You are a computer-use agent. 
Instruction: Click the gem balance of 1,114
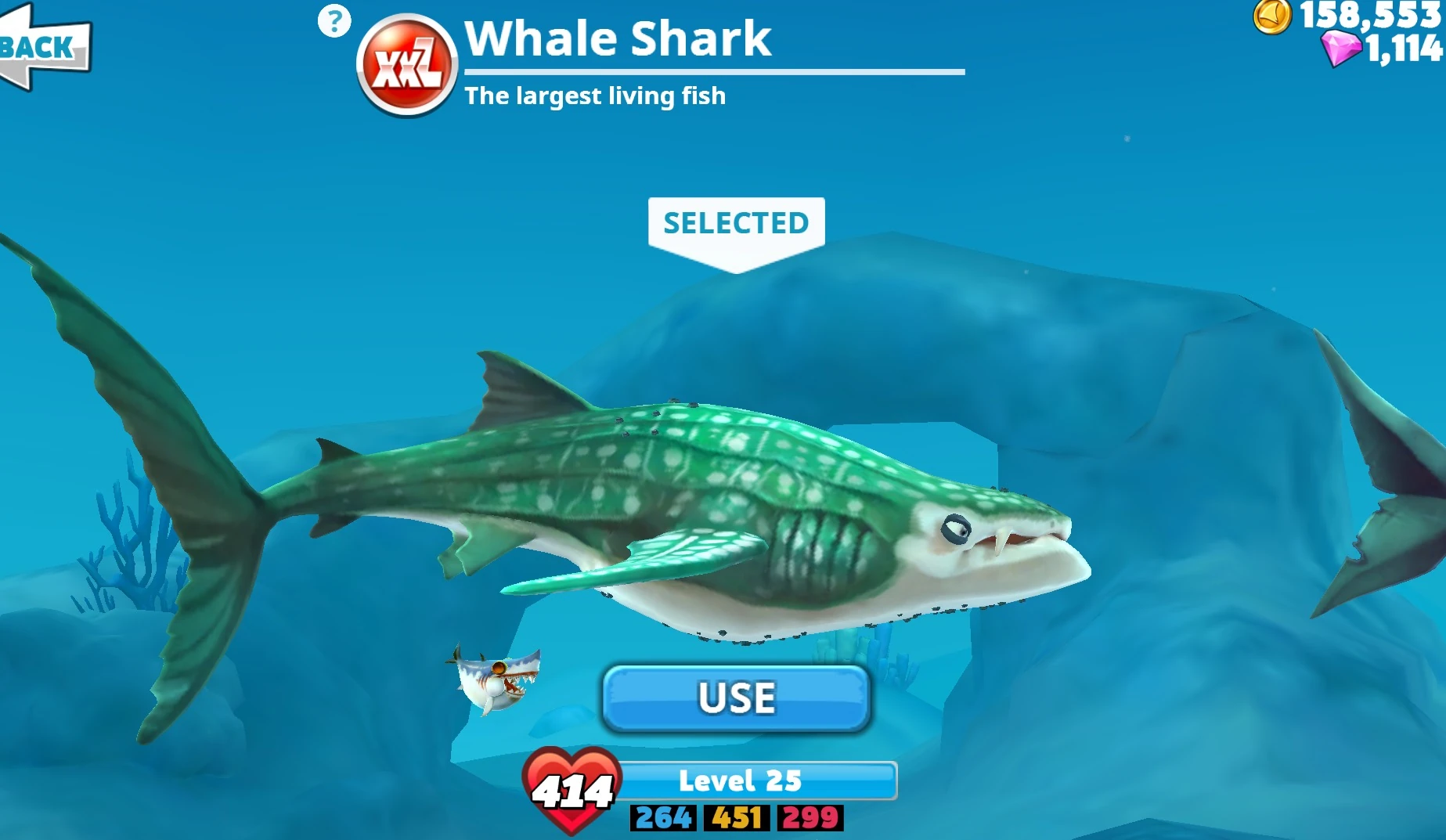(x=1401, y=49)
